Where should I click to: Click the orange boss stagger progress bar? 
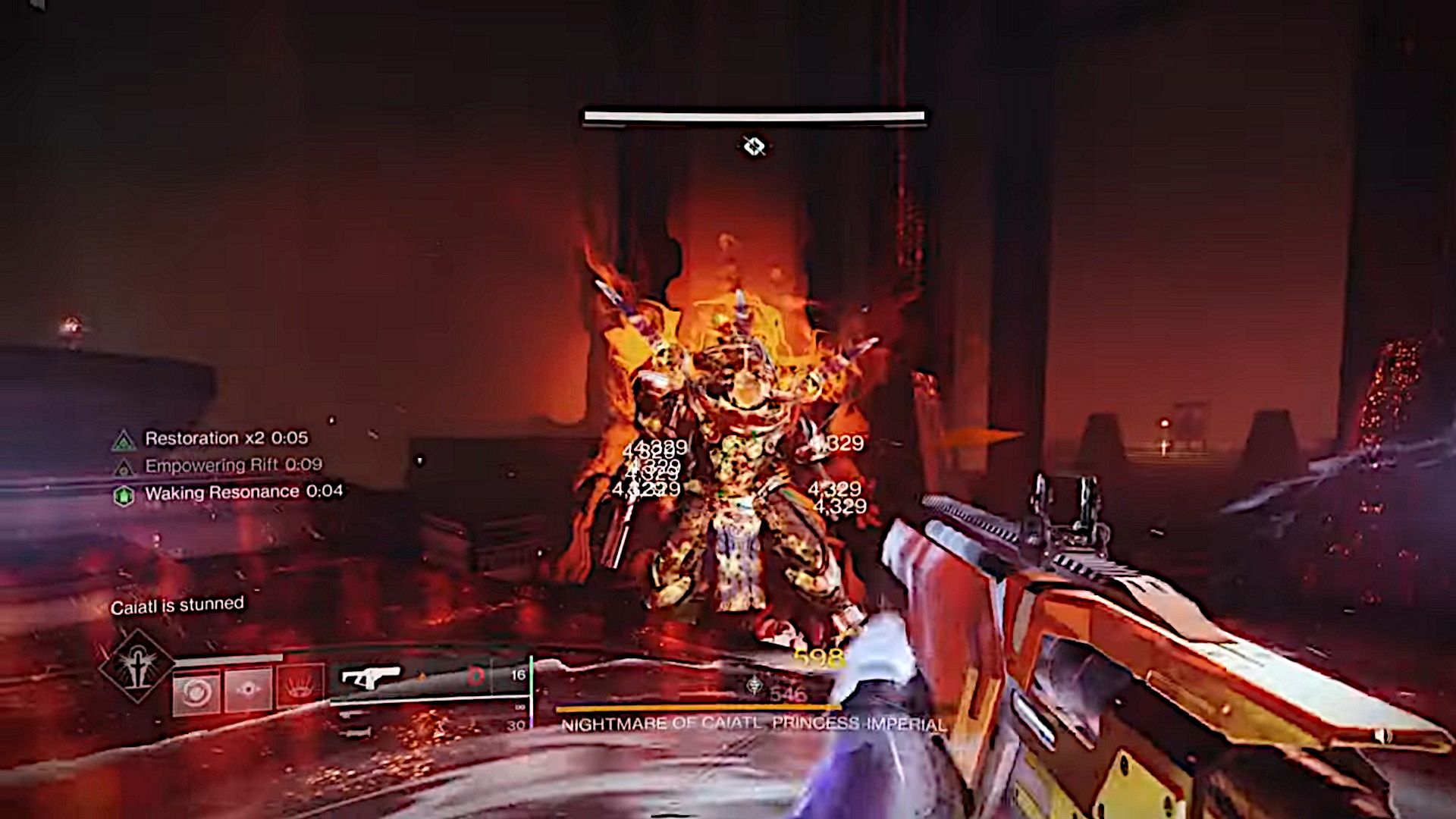(698, 708)
